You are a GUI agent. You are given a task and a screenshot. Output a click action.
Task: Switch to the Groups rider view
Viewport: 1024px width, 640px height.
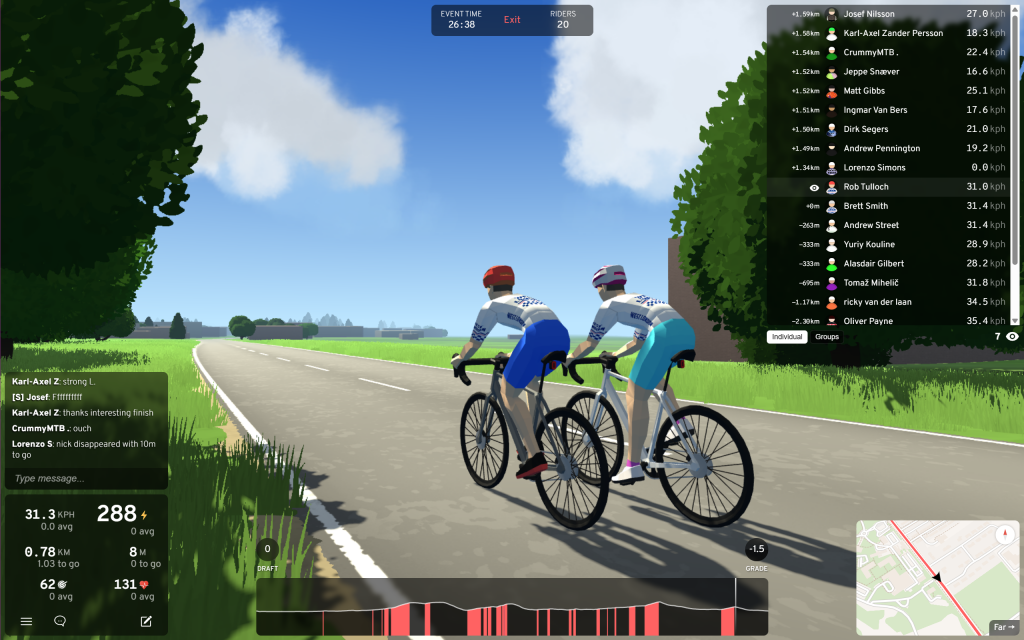point(827,337)
